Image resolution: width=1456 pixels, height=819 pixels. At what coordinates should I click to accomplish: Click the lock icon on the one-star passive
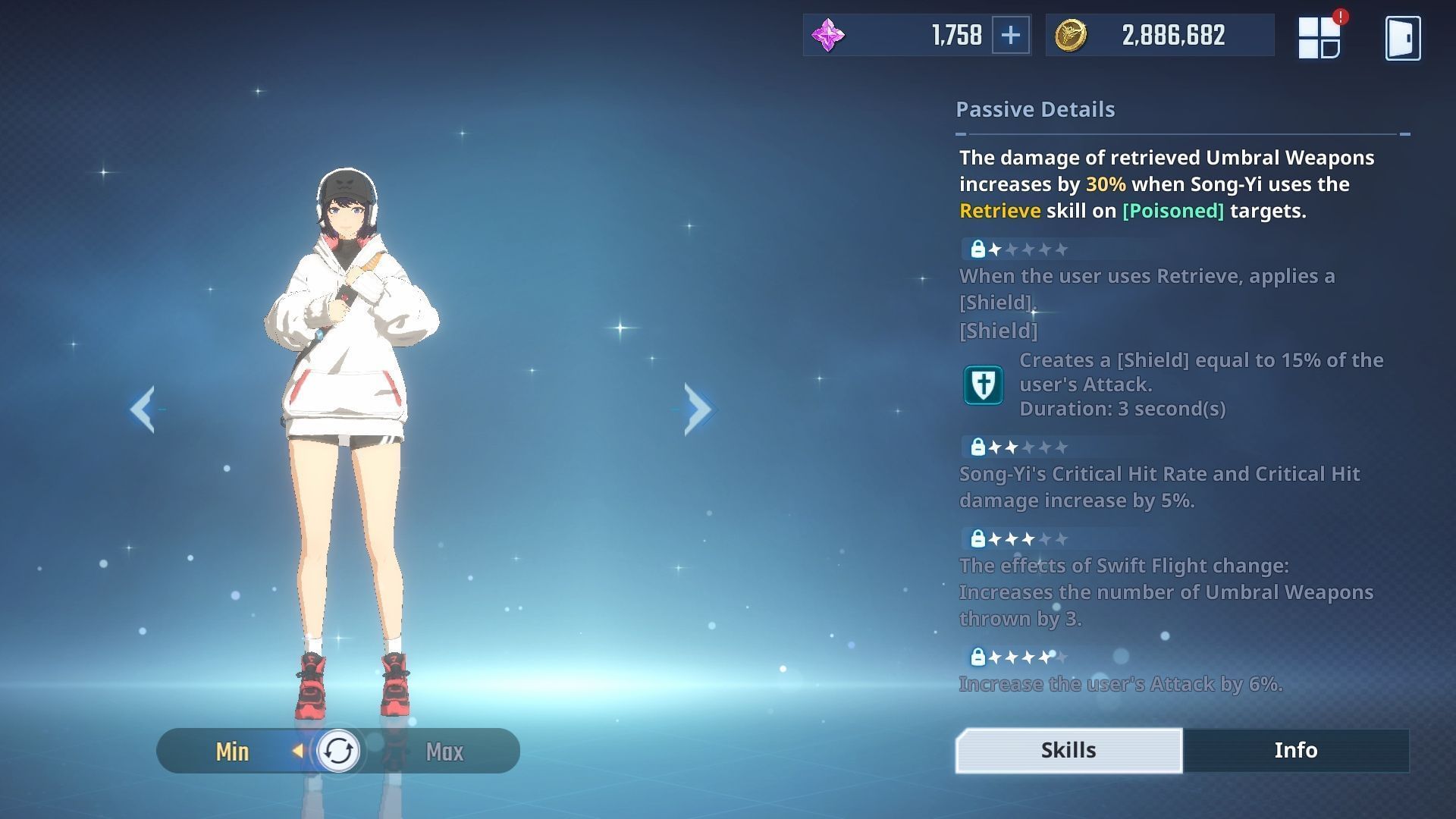(x=978, y=249)
